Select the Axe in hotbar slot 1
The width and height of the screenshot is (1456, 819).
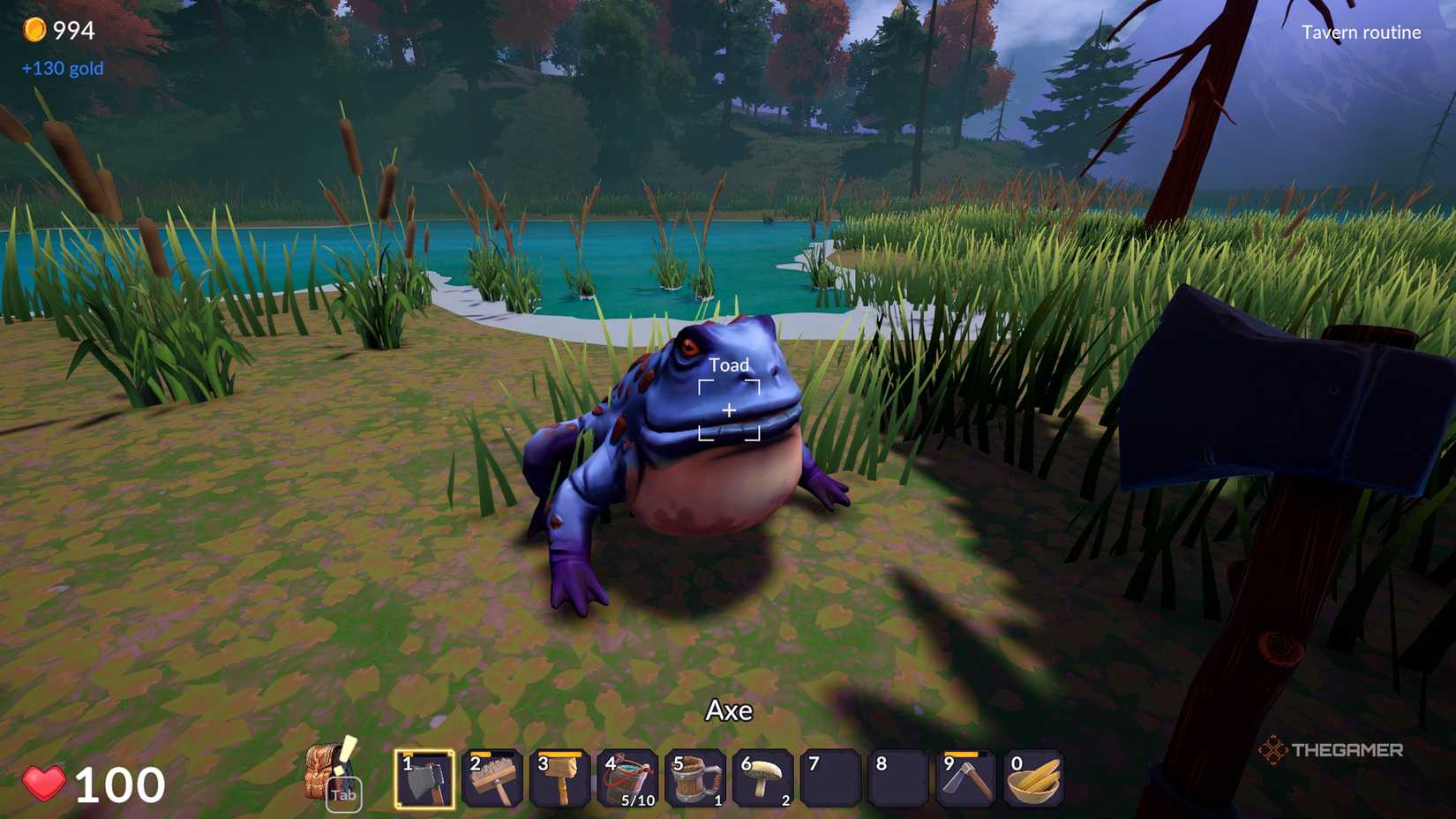(424, 780)
